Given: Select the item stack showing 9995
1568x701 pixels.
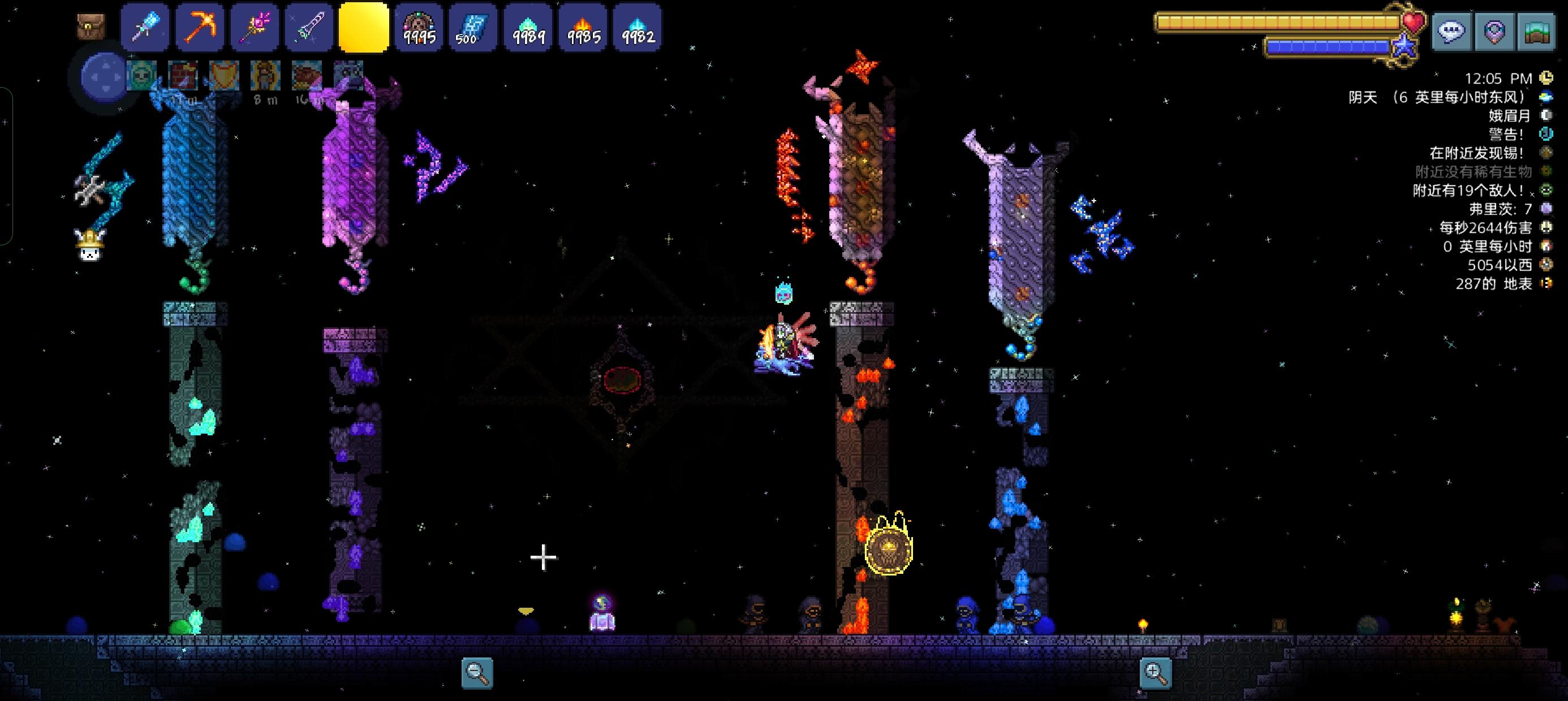Looking at the screenshot, I should pyautogui.click(x=419, y=28).
